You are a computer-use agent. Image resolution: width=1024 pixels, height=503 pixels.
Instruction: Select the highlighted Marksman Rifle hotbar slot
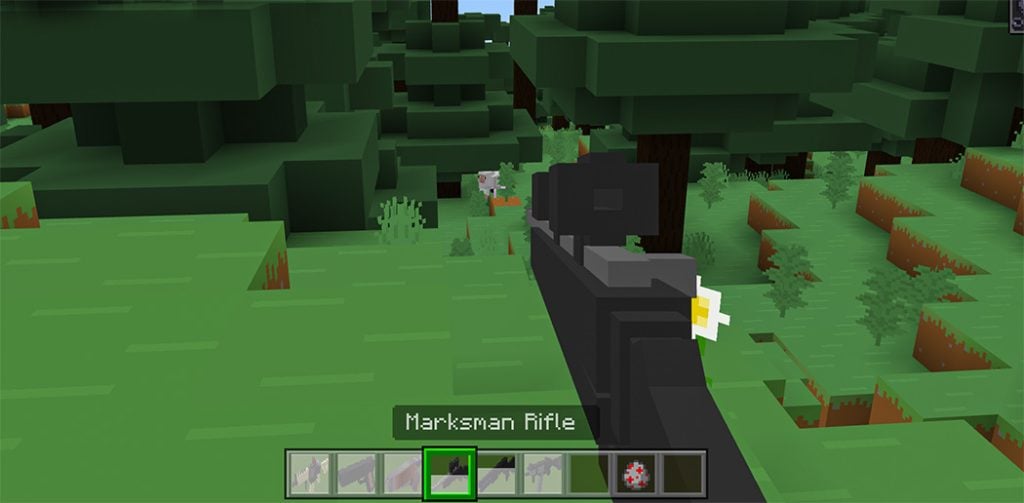tap(447, 470)
